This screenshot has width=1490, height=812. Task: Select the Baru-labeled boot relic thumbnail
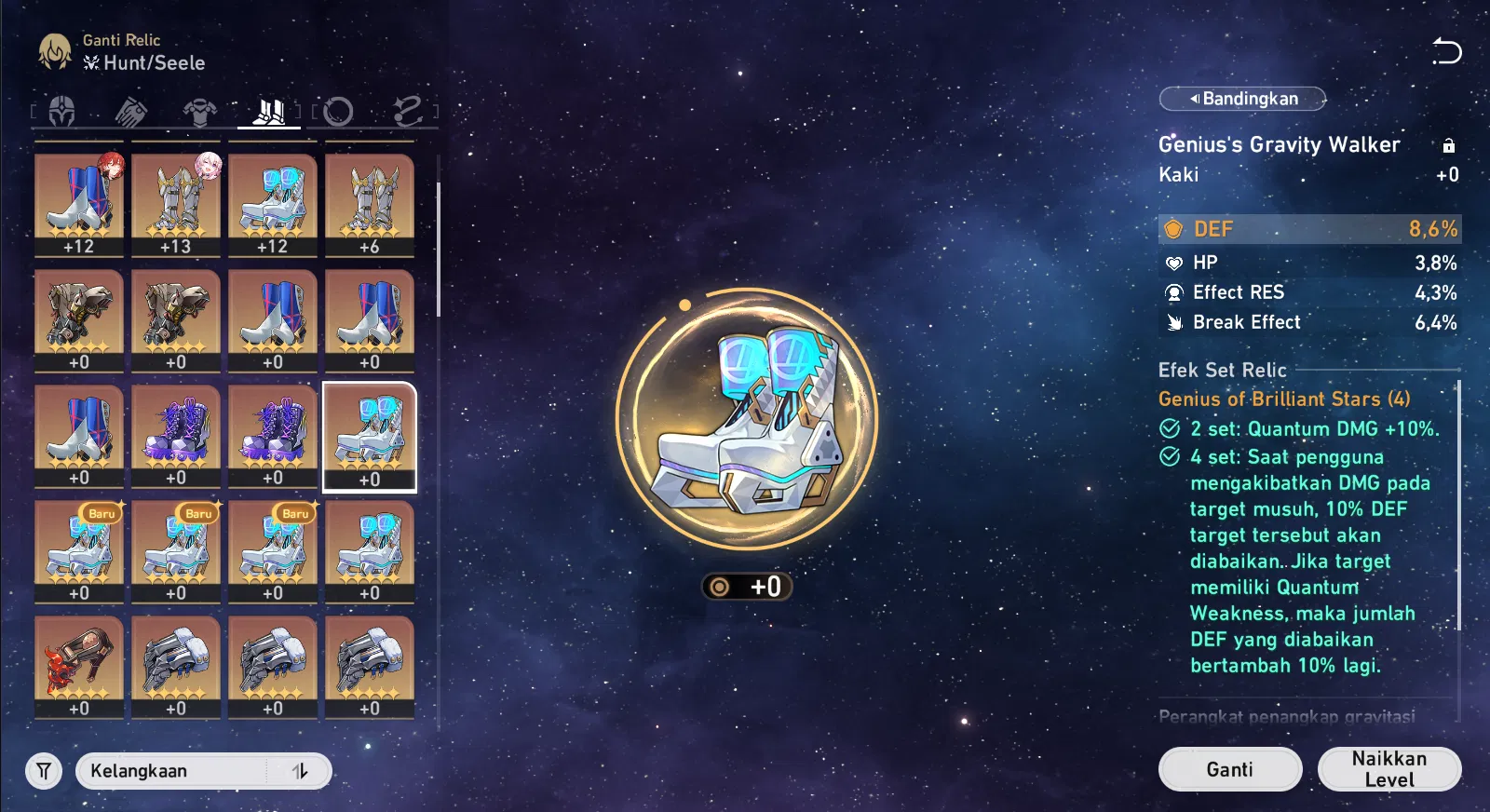tap(79, 549)
